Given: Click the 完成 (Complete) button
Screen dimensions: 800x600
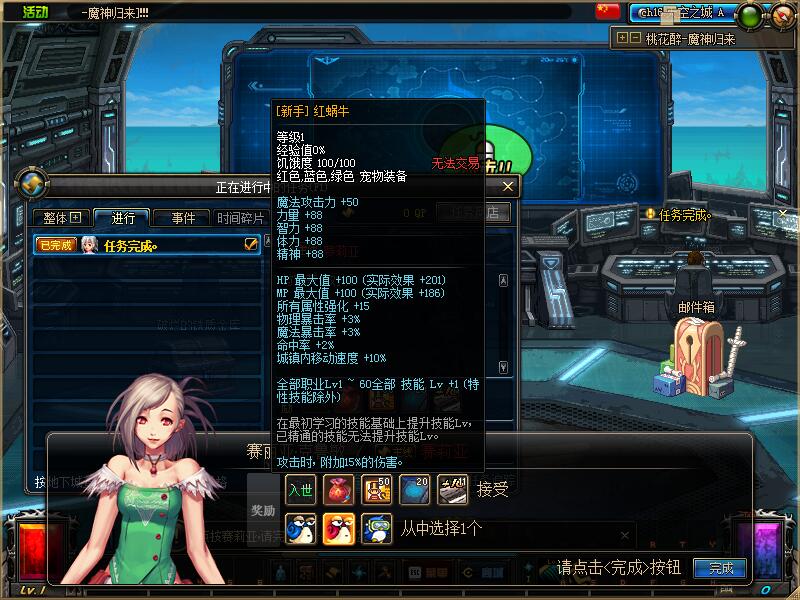Looking at the screenshot, I should 721,568.
